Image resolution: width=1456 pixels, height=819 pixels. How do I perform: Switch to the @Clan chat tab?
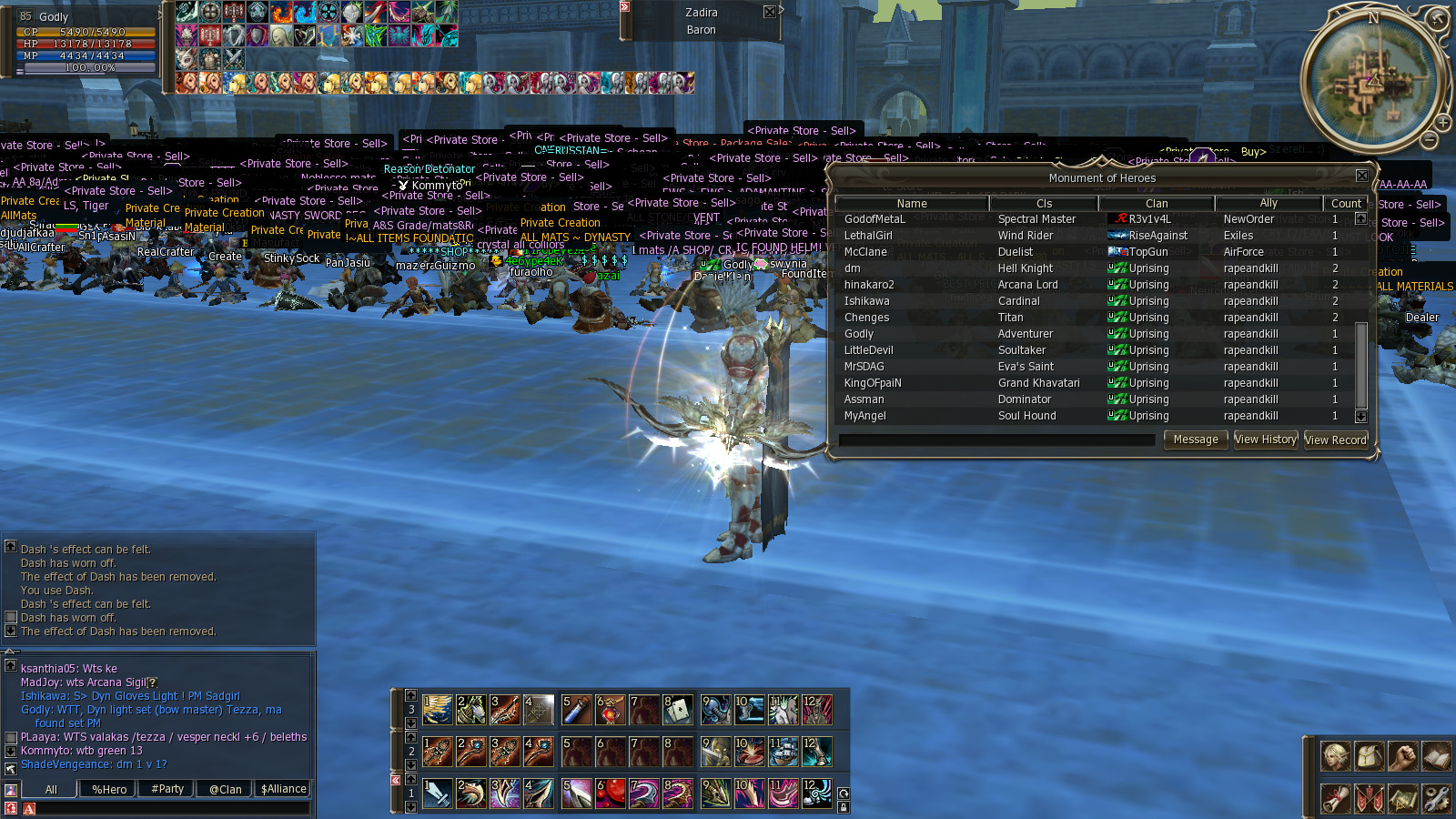225,789
